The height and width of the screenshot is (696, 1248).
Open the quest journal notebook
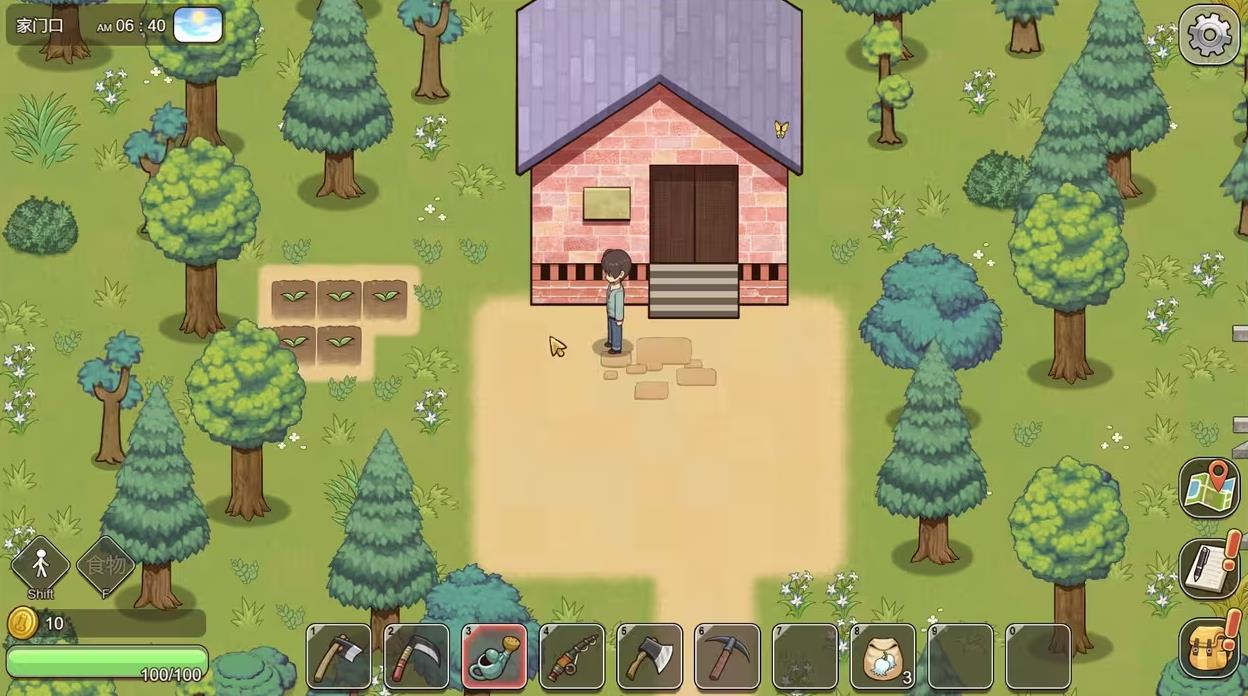(x=1208, y=568)
